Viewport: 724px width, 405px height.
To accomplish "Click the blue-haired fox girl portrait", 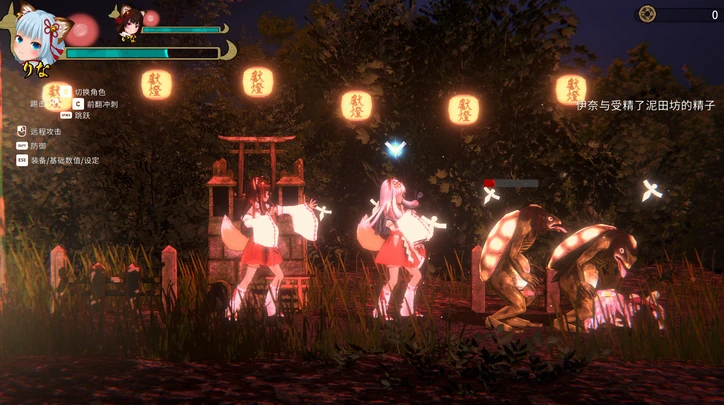I will pyautogui.click(x=38, y=36).
